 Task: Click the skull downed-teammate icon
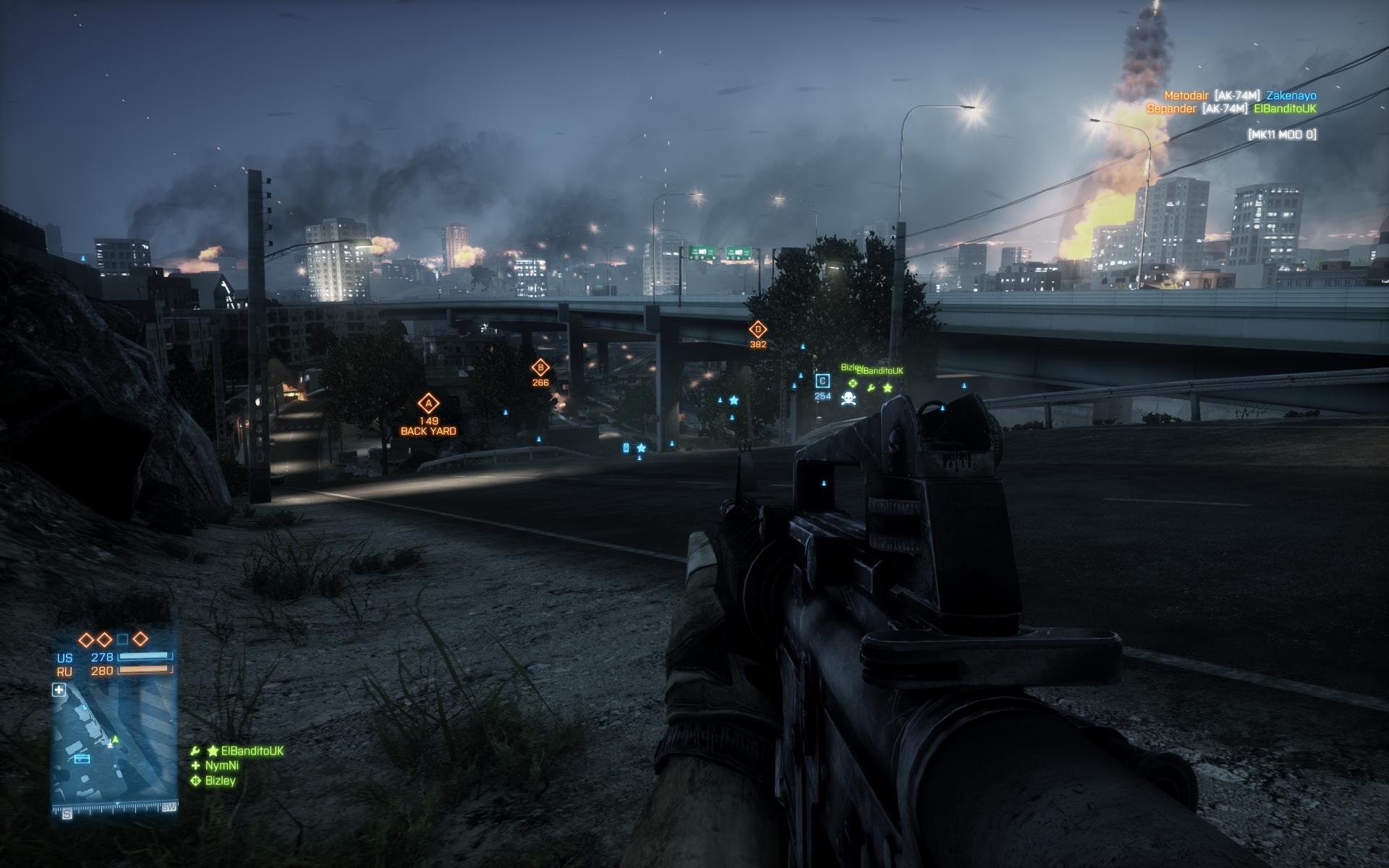[849, 399]
